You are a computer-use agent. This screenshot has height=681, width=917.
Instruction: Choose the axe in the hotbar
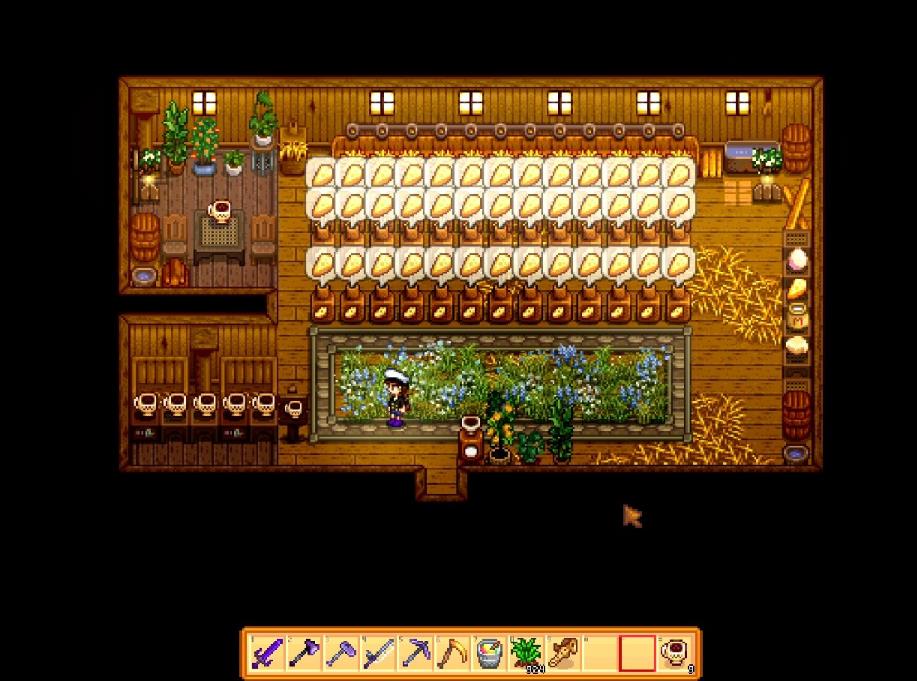point(303,653)
